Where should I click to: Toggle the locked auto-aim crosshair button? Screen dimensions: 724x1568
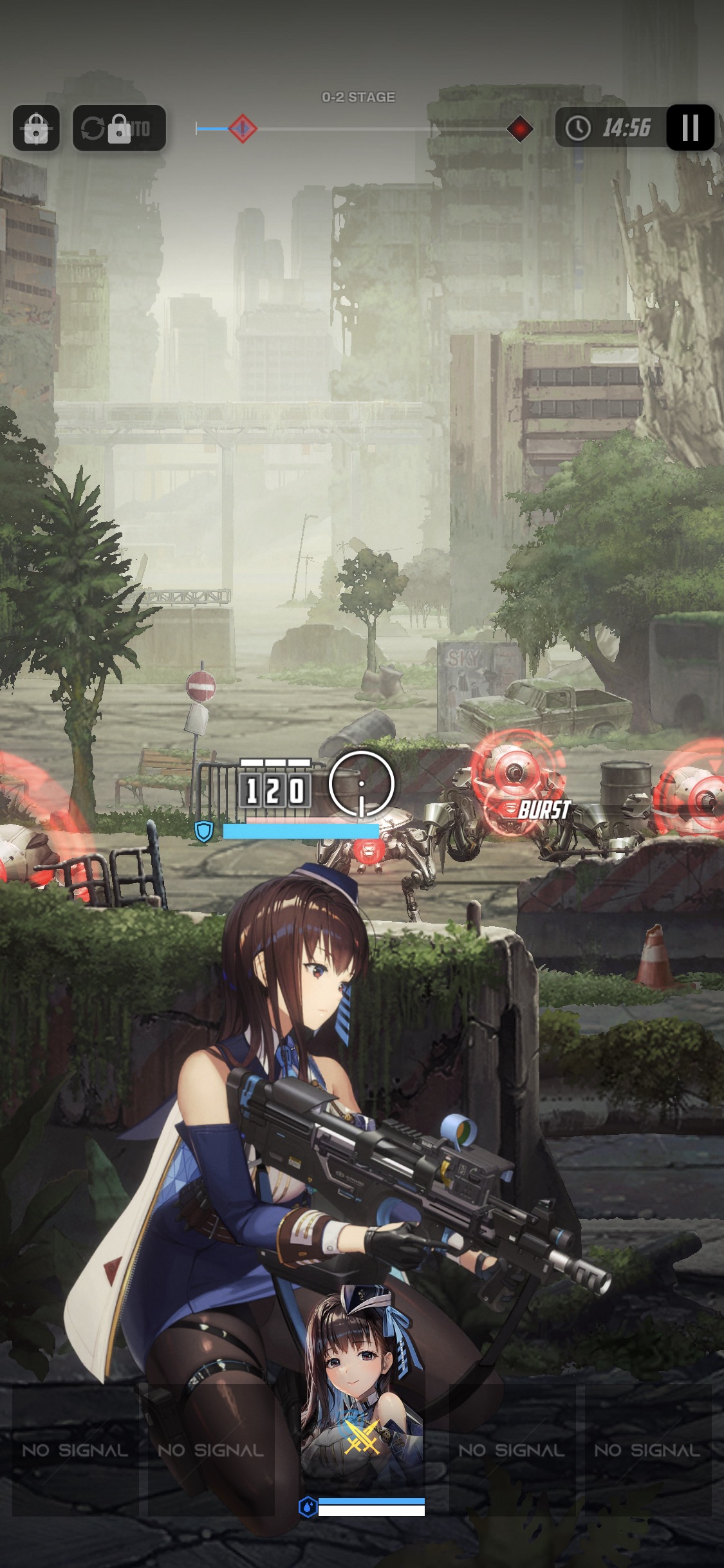(36, 128)
